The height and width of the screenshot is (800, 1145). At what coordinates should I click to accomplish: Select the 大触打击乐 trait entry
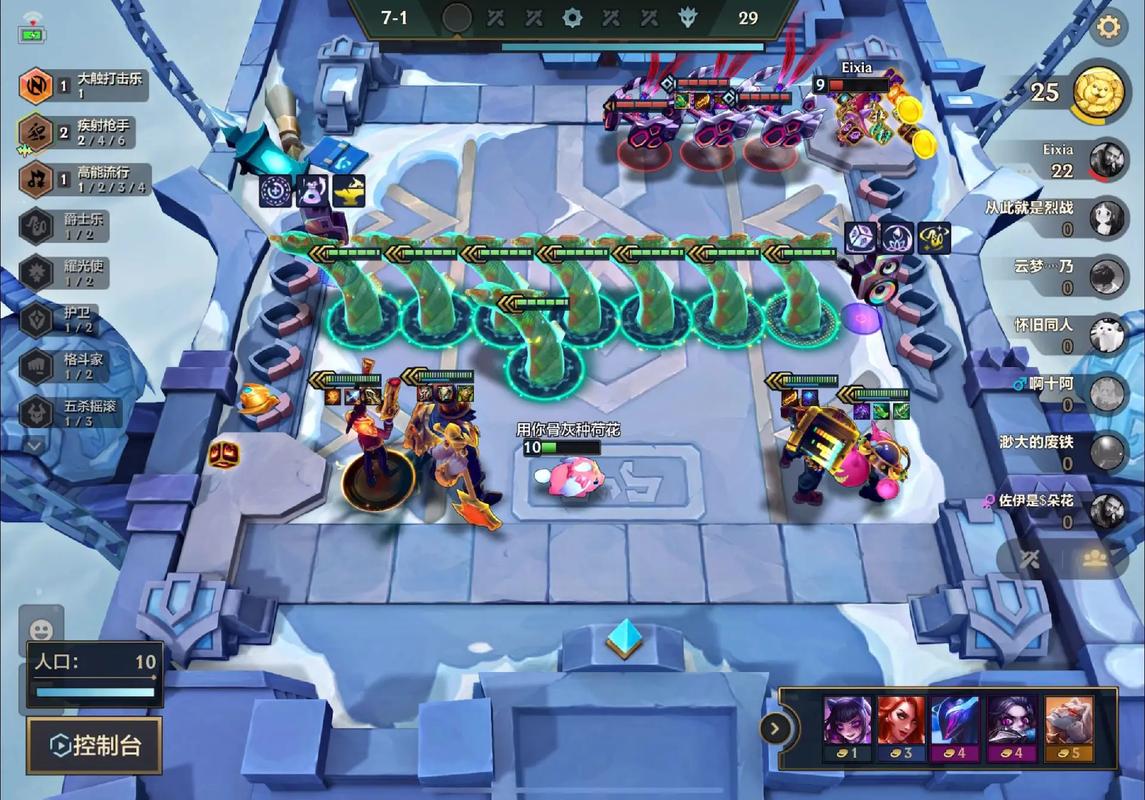tap(85, 87)
